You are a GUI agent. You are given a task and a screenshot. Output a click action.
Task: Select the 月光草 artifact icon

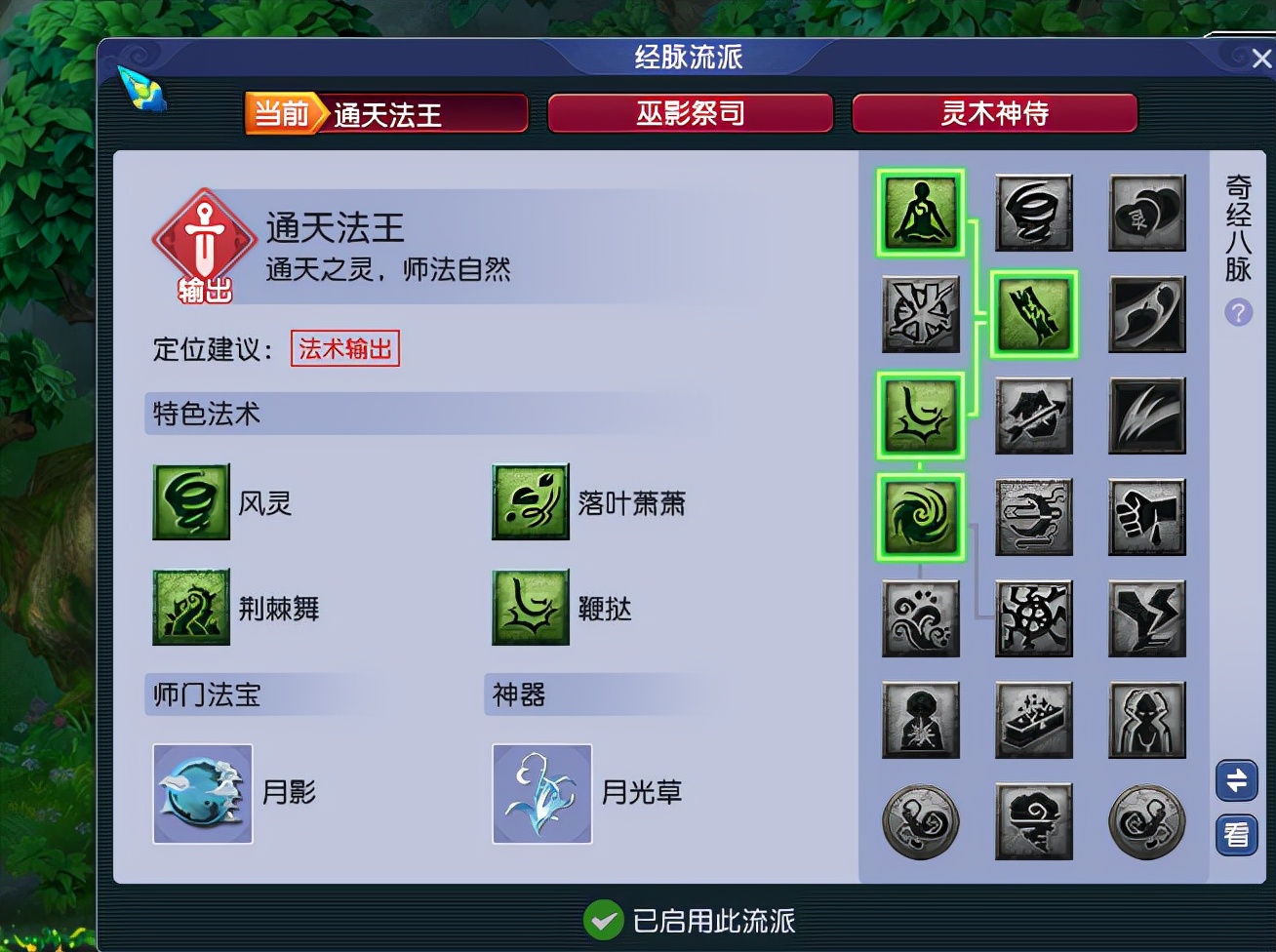[x=541, y=792]
